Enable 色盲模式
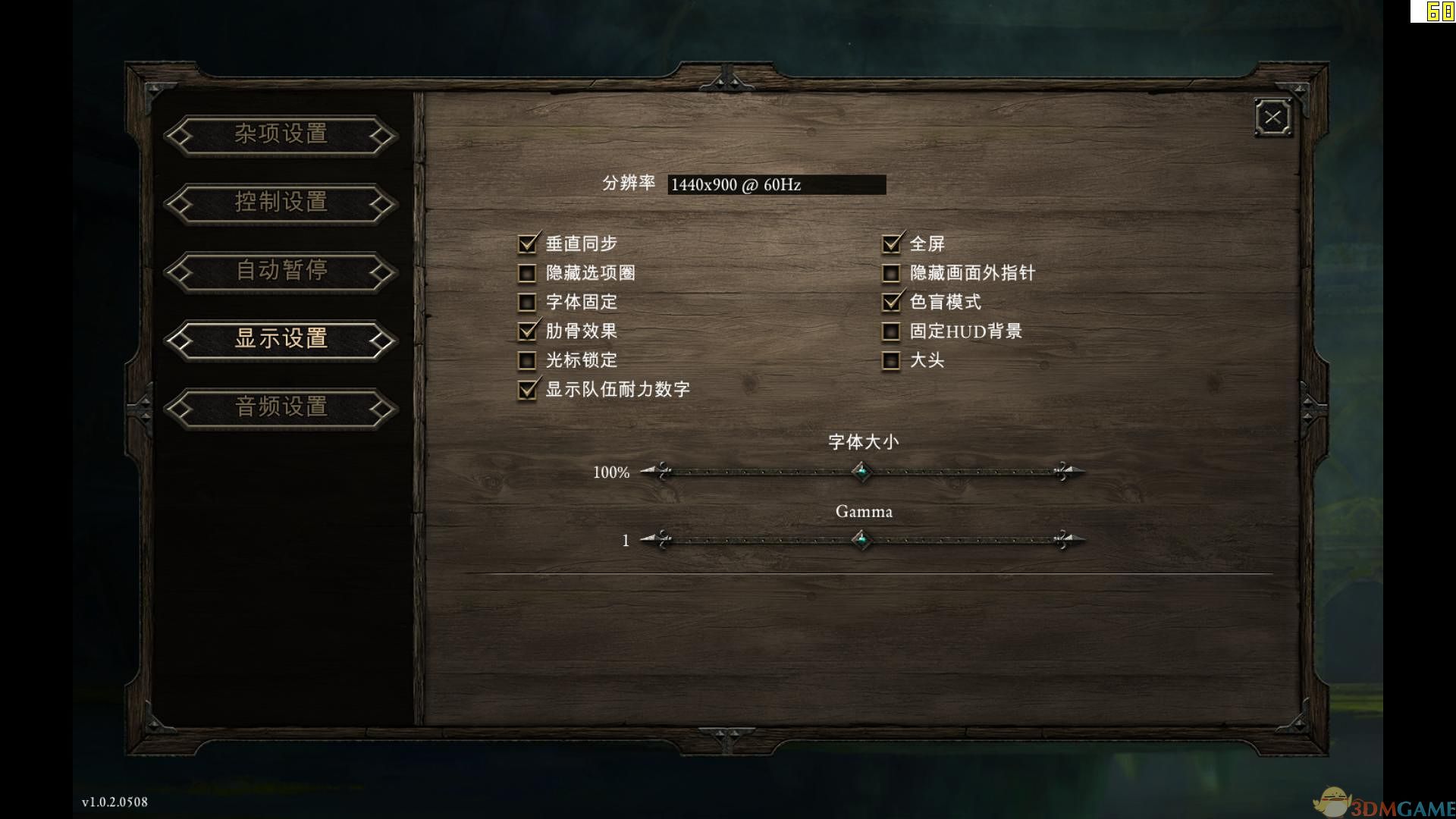 point(891,302)
